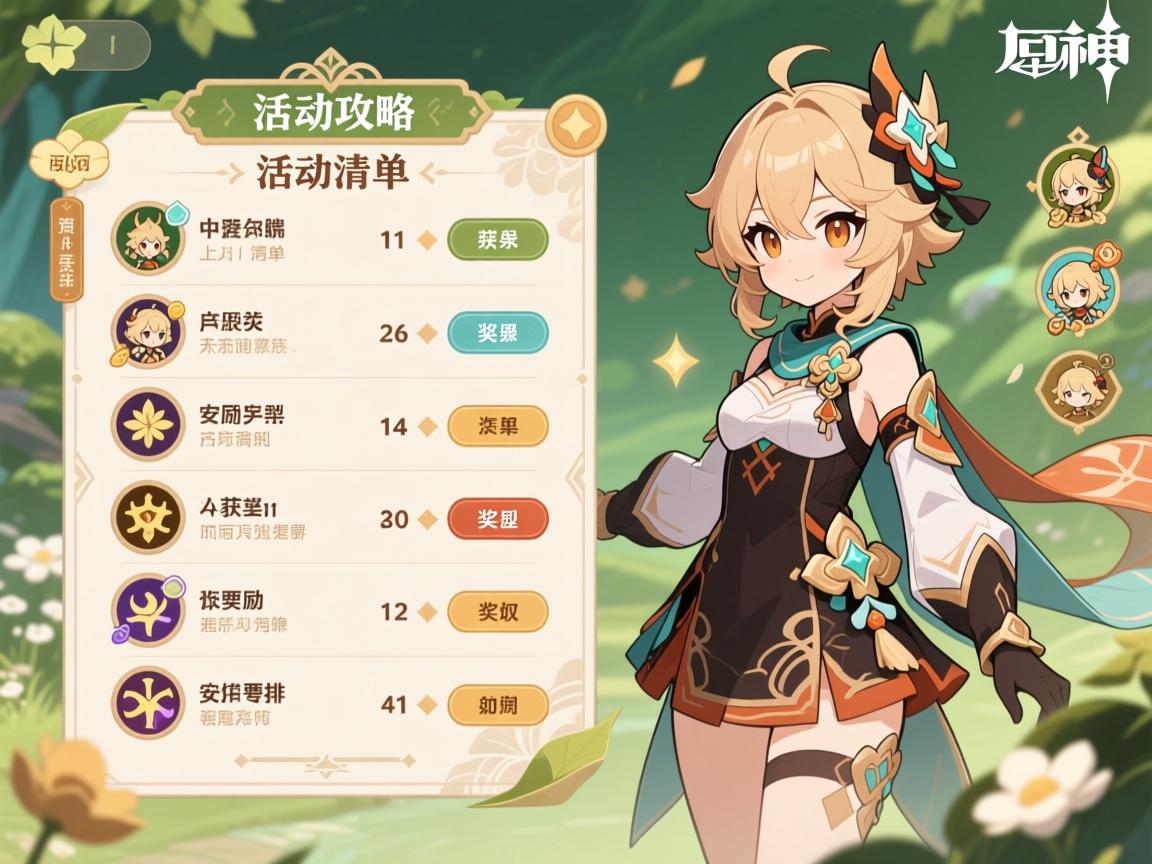Claim the teal button in the 26 row
This screenshot has width=1152, height=864.
pos(497,333)
